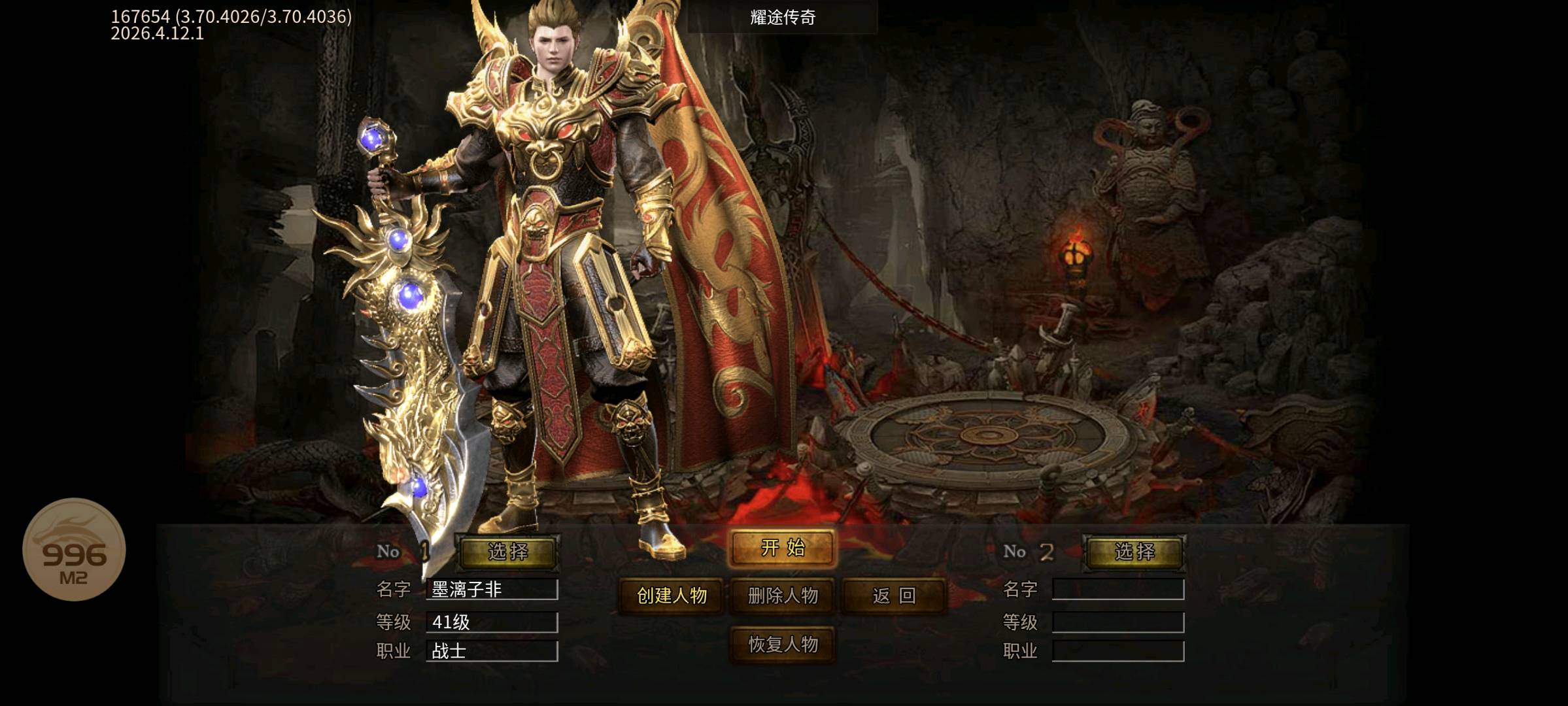Image resolution: width=1568 pixels, height=706 pixels.
Task: Click 删除人物 to delete the character
Action: point(783,597)
